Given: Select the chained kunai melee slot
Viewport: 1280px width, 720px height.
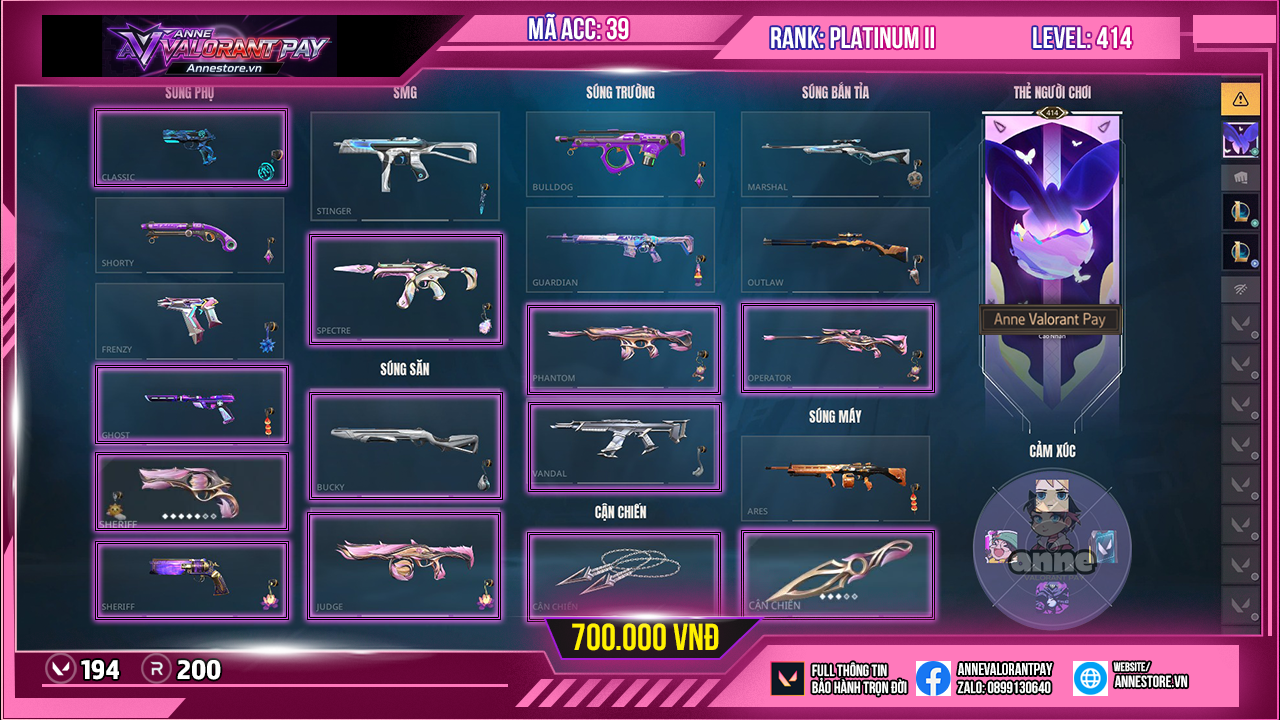Looking at the screenshot, I should coord(623,575).
